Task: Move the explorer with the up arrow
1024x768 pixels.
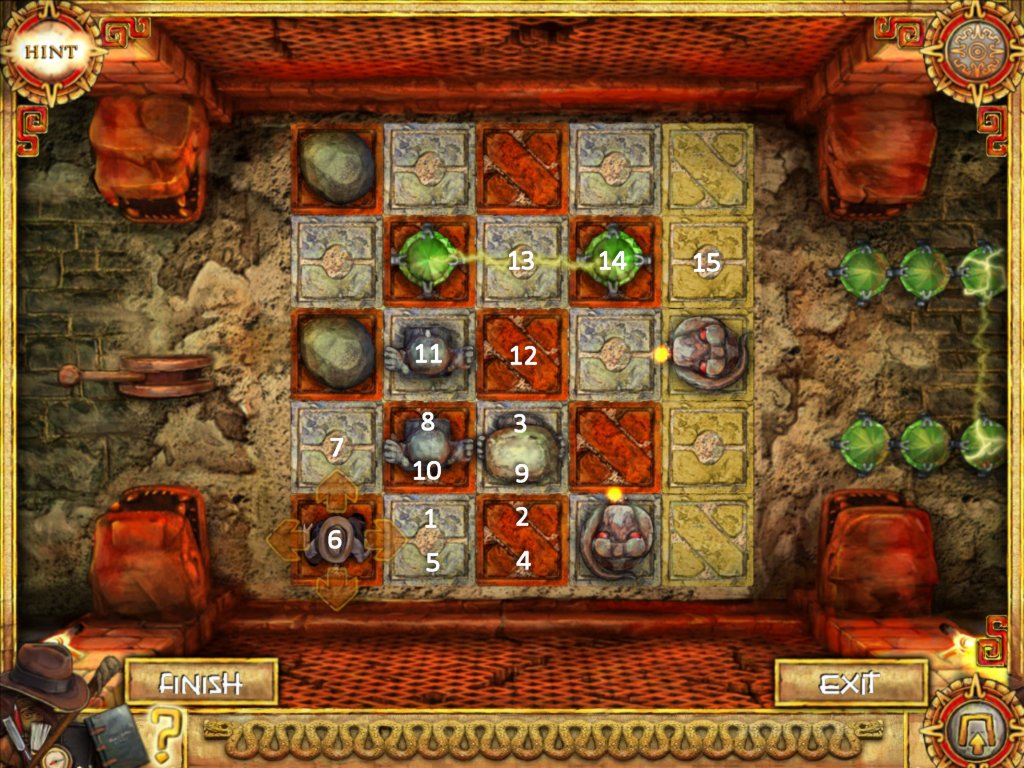Action: pyautogui.click(x=337, y=489)
